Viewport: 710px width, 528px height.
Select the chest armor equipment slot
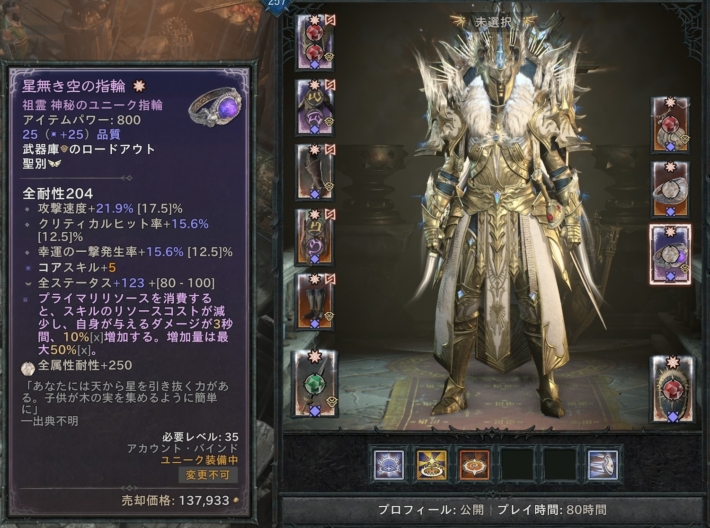tap(314, 108)
